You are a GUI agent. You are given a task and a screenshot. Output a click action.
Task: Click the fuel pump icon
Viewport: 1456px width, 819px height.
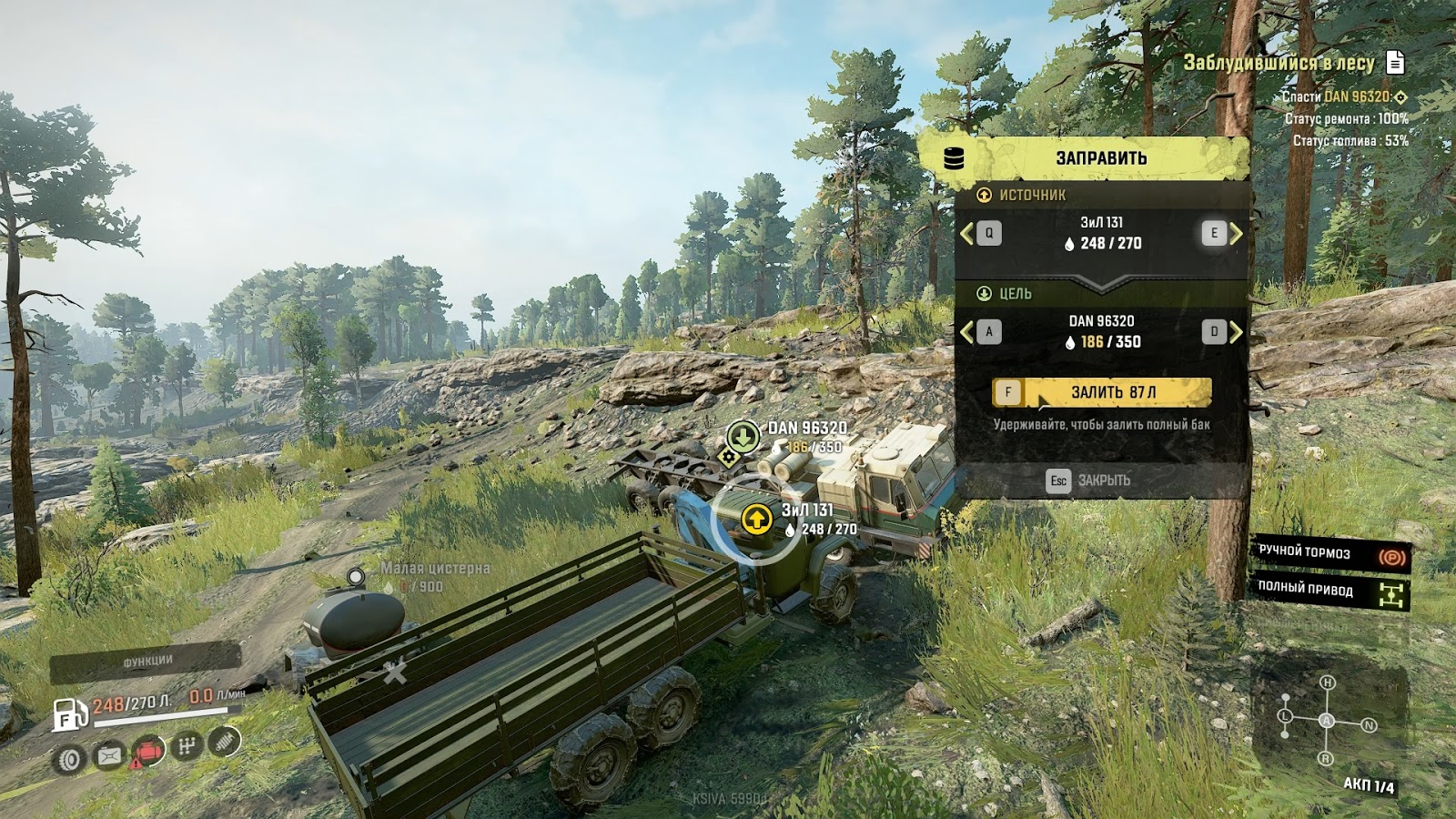click(69, 715)
